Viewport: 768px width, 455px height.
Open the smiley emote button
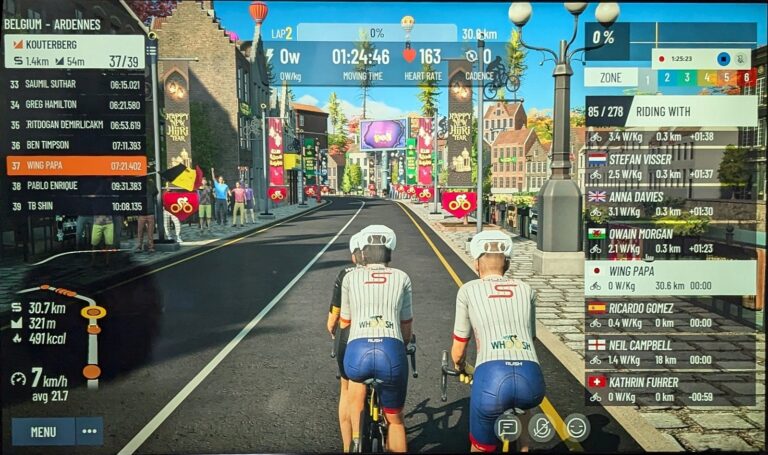[x=576, y=428]
